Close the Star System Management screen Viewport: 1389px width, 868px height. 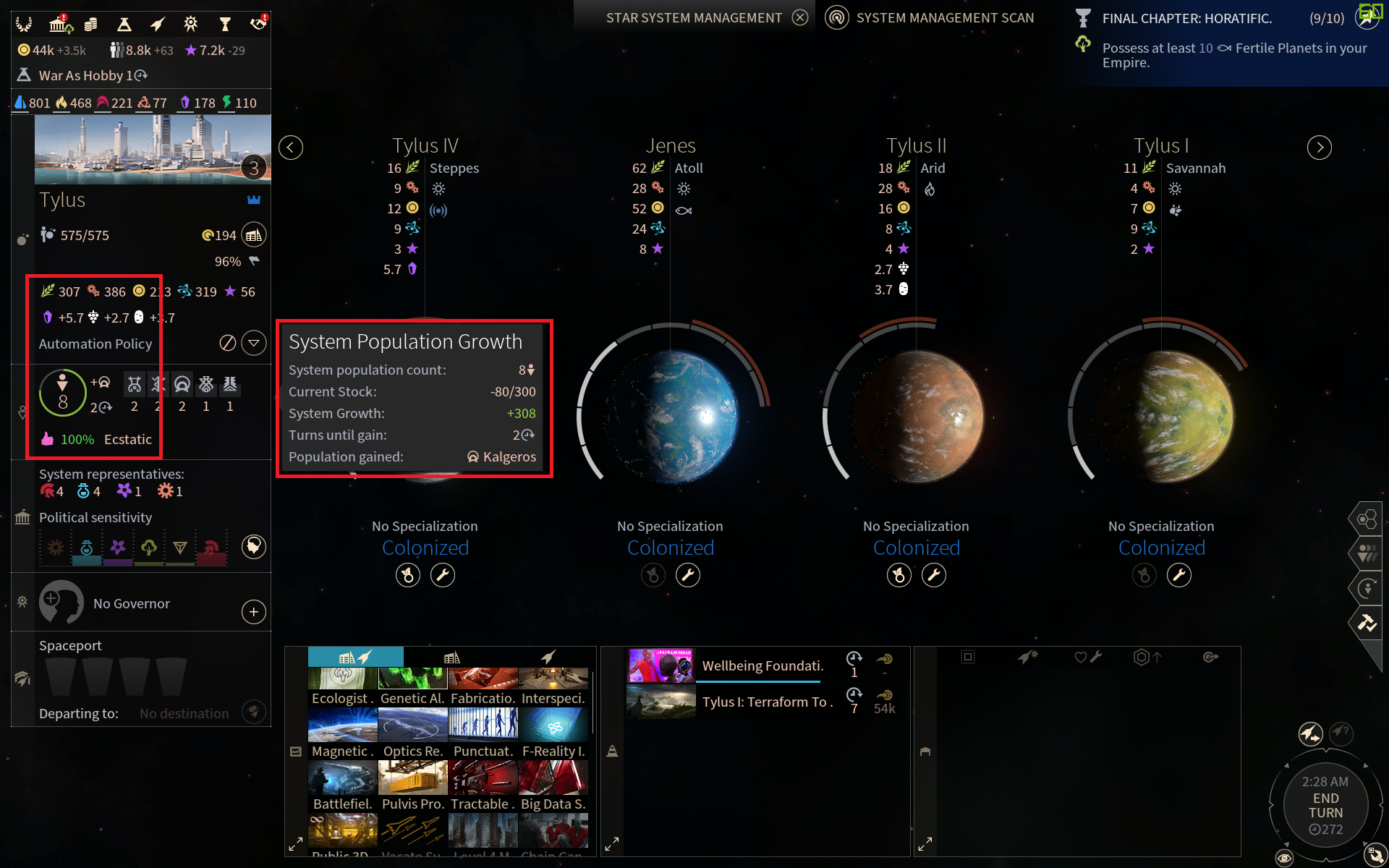799,17
